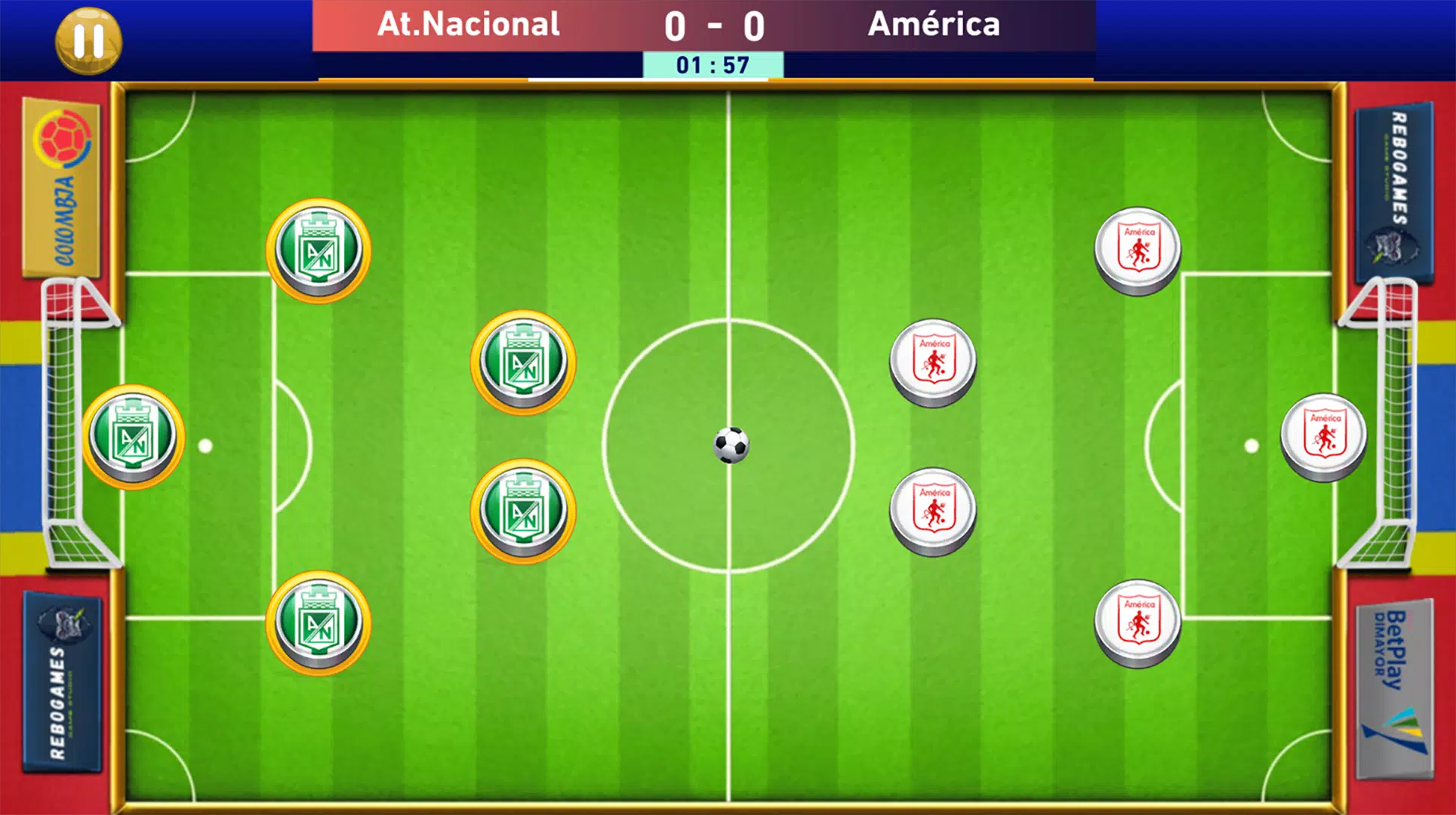The width and height of the screenshot is (1456, 815).
Task: Click the 0 - 0 score display
Action: point(713,26)
